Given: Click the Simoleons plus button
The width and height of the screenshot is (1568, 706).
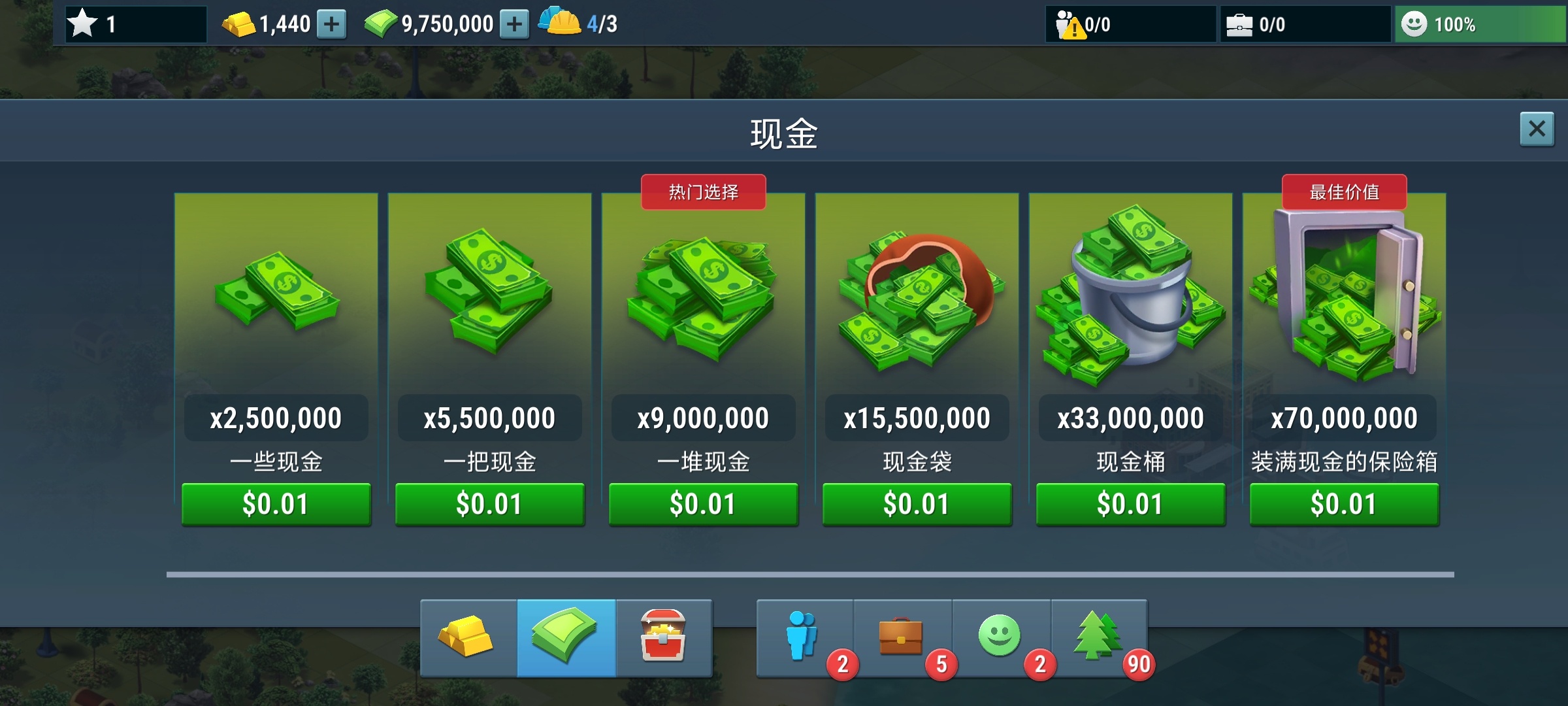Looking at the screenshot, I should (x=515, y=24).
